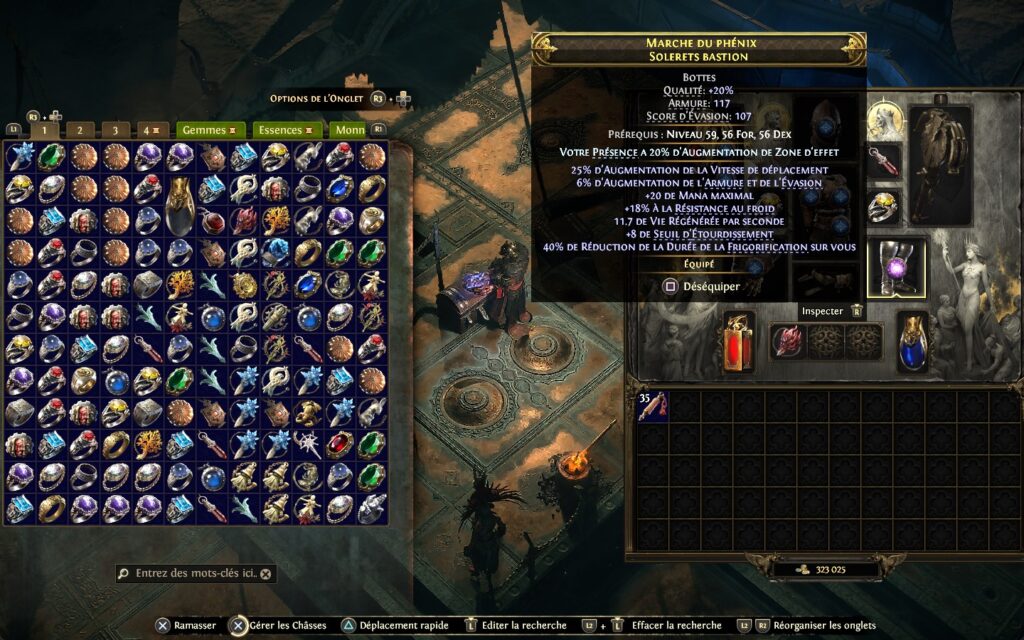Click the Inspecter button
Screen dimensions: 1024x640
click(x=821, y=311)
